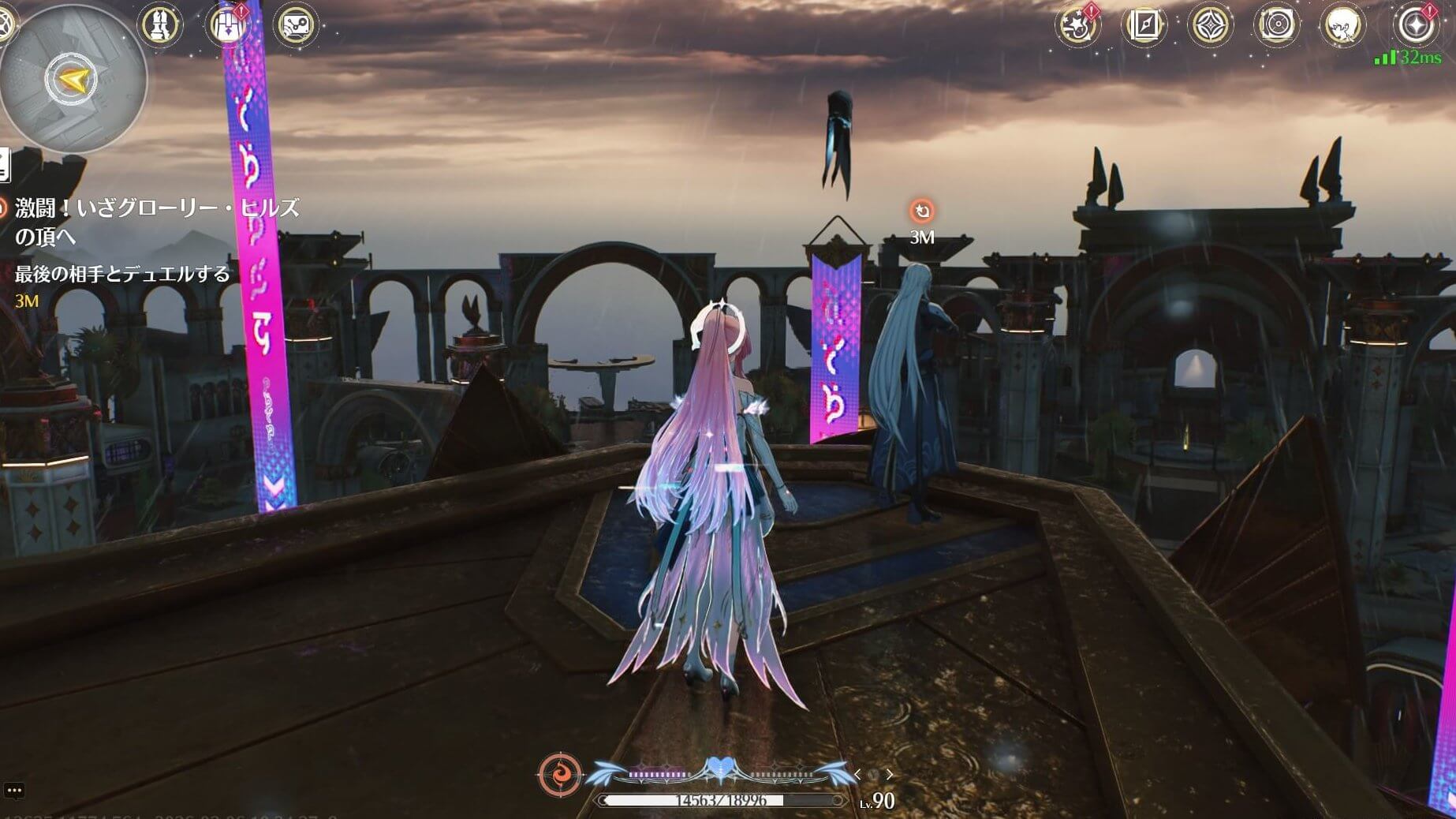Screen dimensions: 1456x819
Task: Click the right arrow beside the level display
Action: (x=890, y=775)
